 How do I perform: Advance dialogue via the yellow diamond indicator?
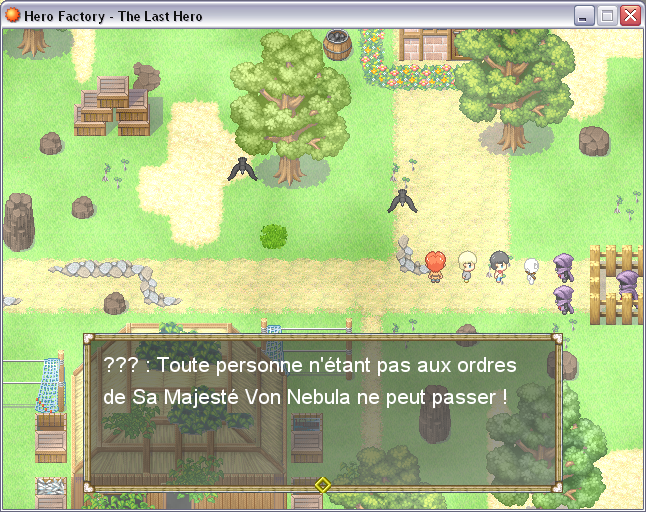(323, 485)
